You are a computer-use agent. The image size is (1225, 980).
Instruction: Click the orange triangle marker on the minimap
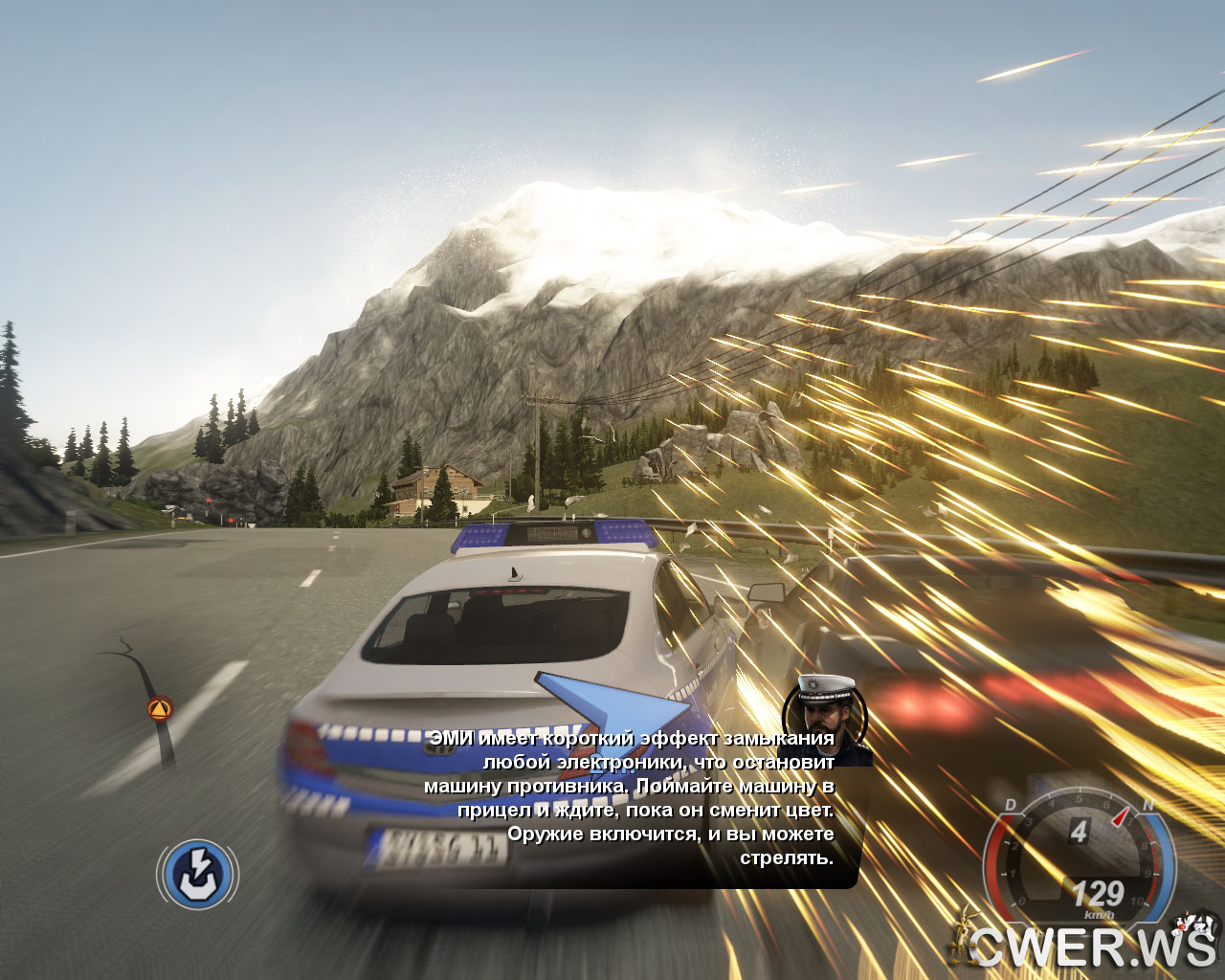160,709
